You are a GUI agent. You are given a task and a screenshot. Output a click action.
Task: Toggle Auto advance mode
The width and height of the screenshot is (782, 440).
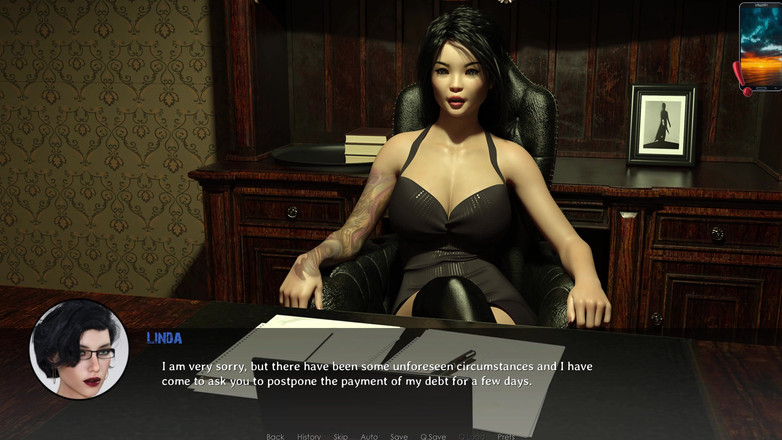click(369, 436)
